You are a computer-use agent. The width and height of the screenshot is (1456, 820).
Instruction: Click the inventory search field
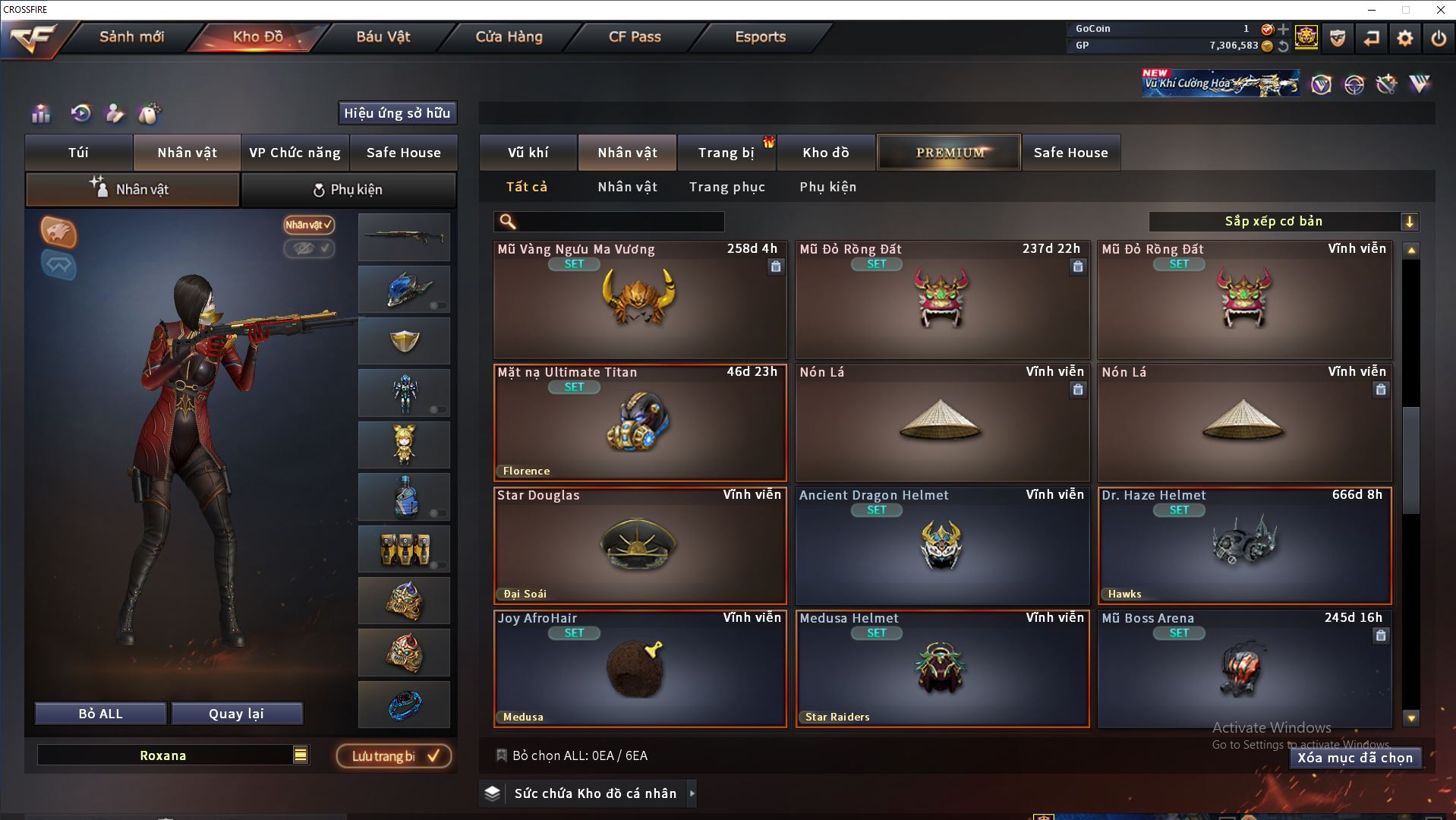coord(619,222)
